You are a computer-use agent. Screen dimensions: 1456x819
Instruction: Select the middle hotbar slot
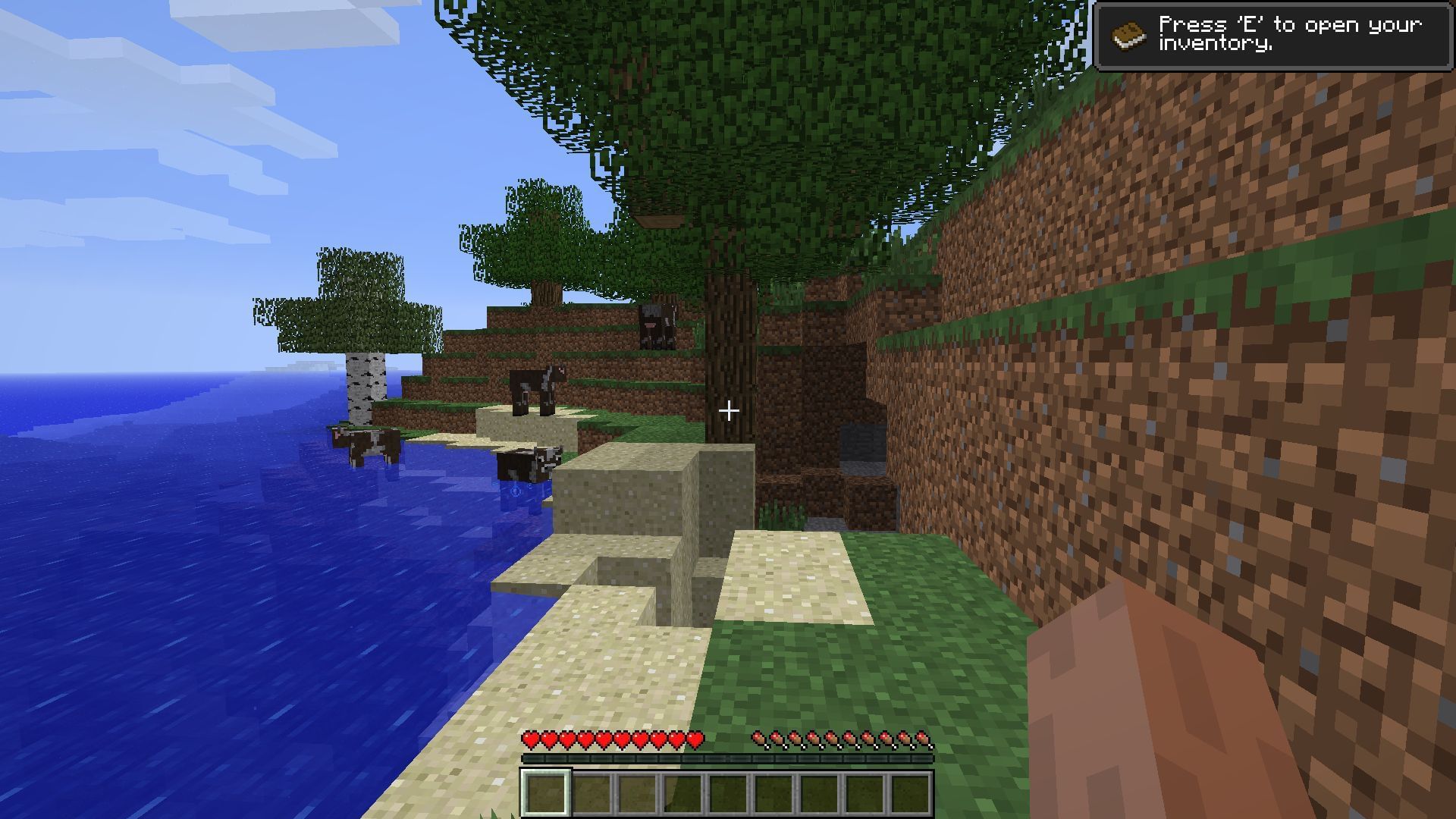click(x=728, y=792)
